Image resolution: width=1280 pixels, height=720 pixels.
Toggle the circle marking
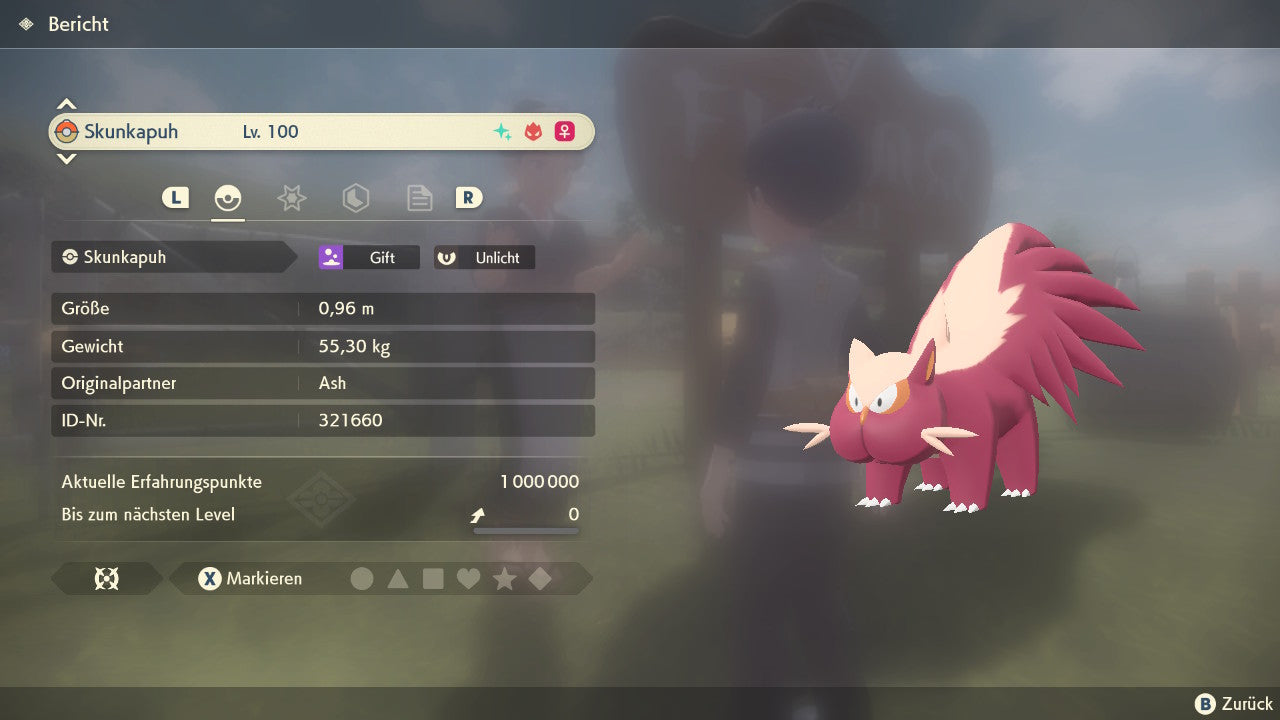coord(362,578)
